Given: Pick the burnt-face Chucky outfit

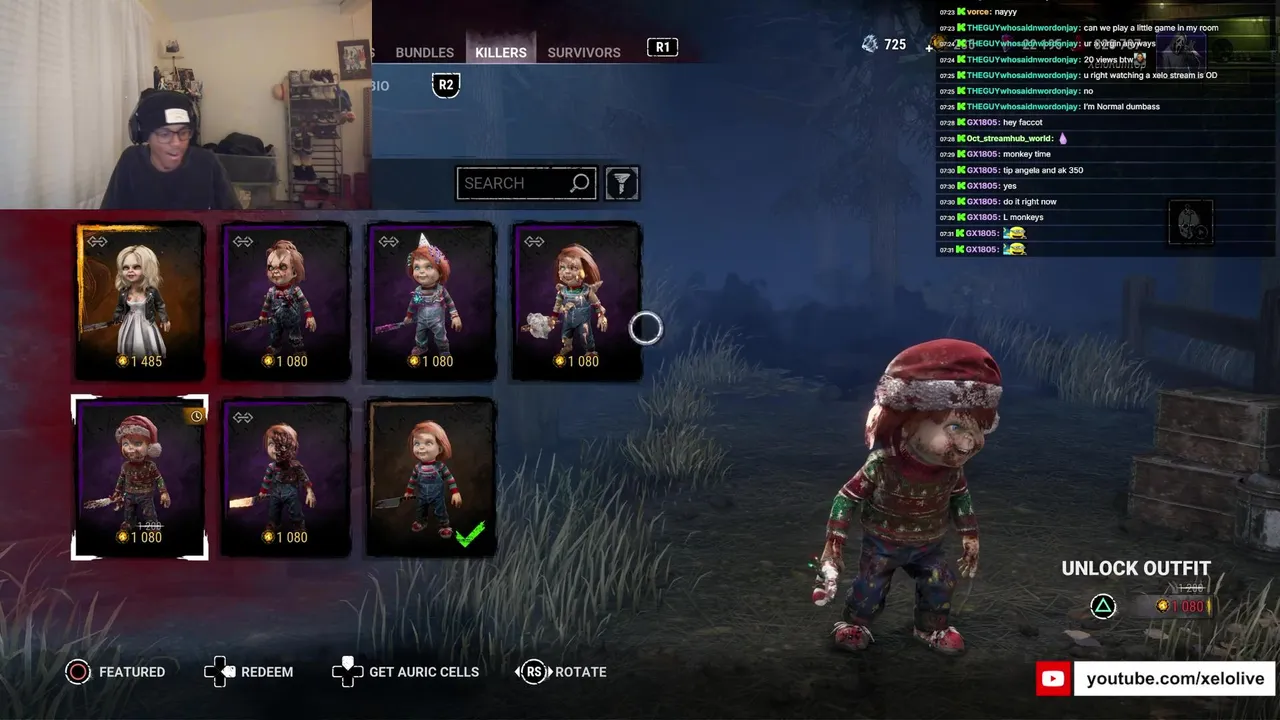Looking at the screenshot, I should click(285, 477).
